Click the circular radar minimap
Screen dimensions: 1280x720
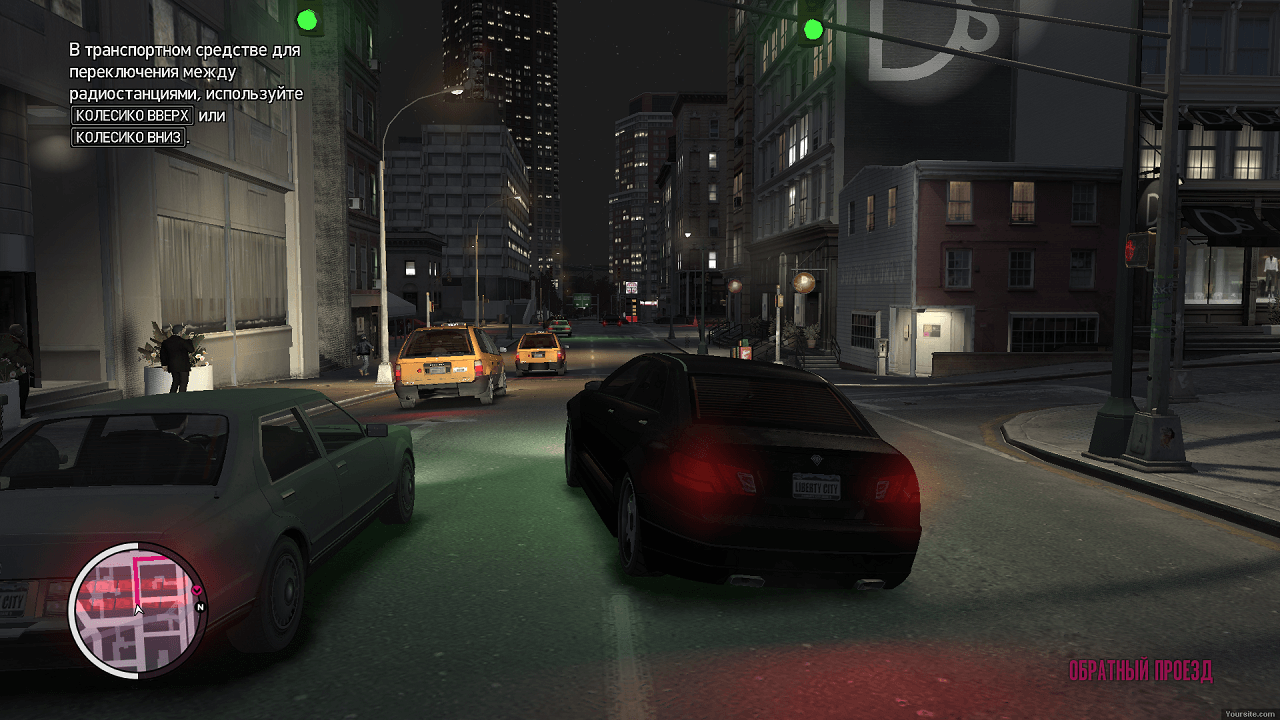click(x=137, y=610)
